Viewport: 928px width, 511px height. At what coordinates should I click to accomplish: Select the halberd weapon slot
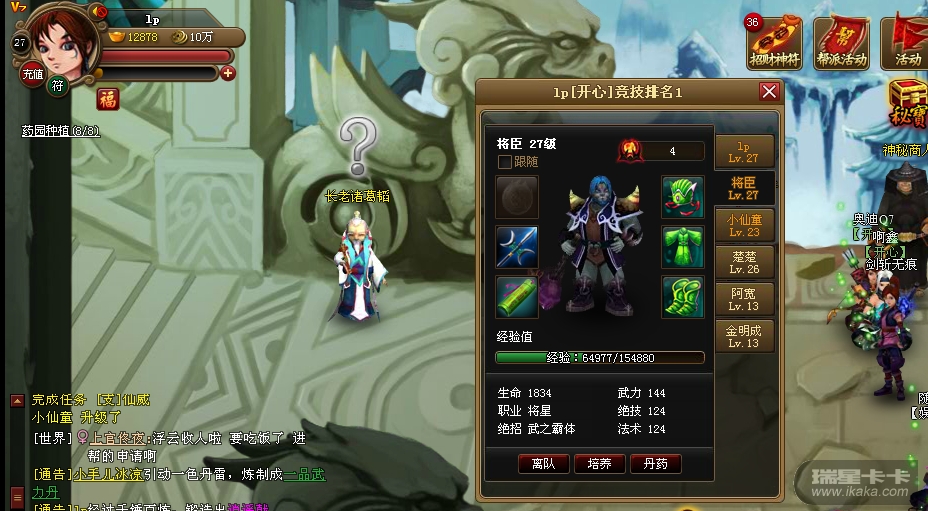[517, 247]
